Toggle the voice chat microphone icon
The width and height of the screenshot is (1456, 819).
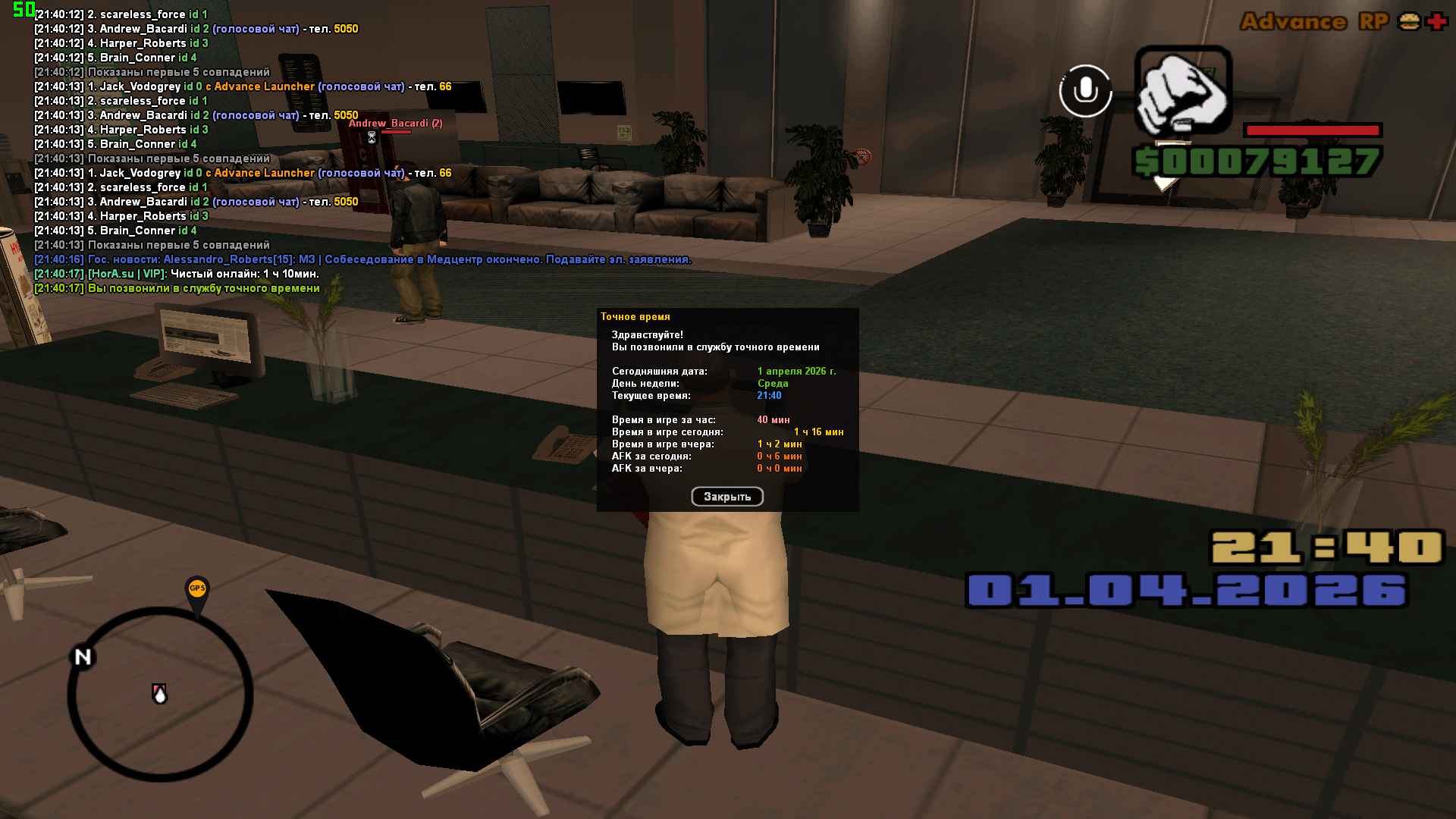click(x=1085, y=91)
